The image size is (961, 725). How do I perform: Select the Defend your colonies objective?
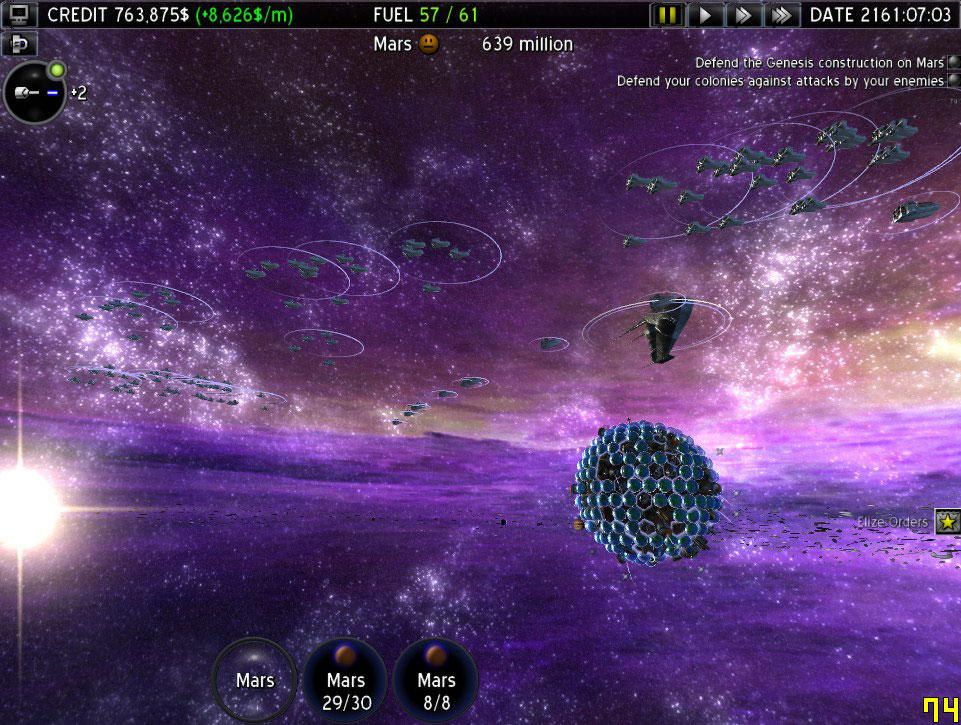781,81
